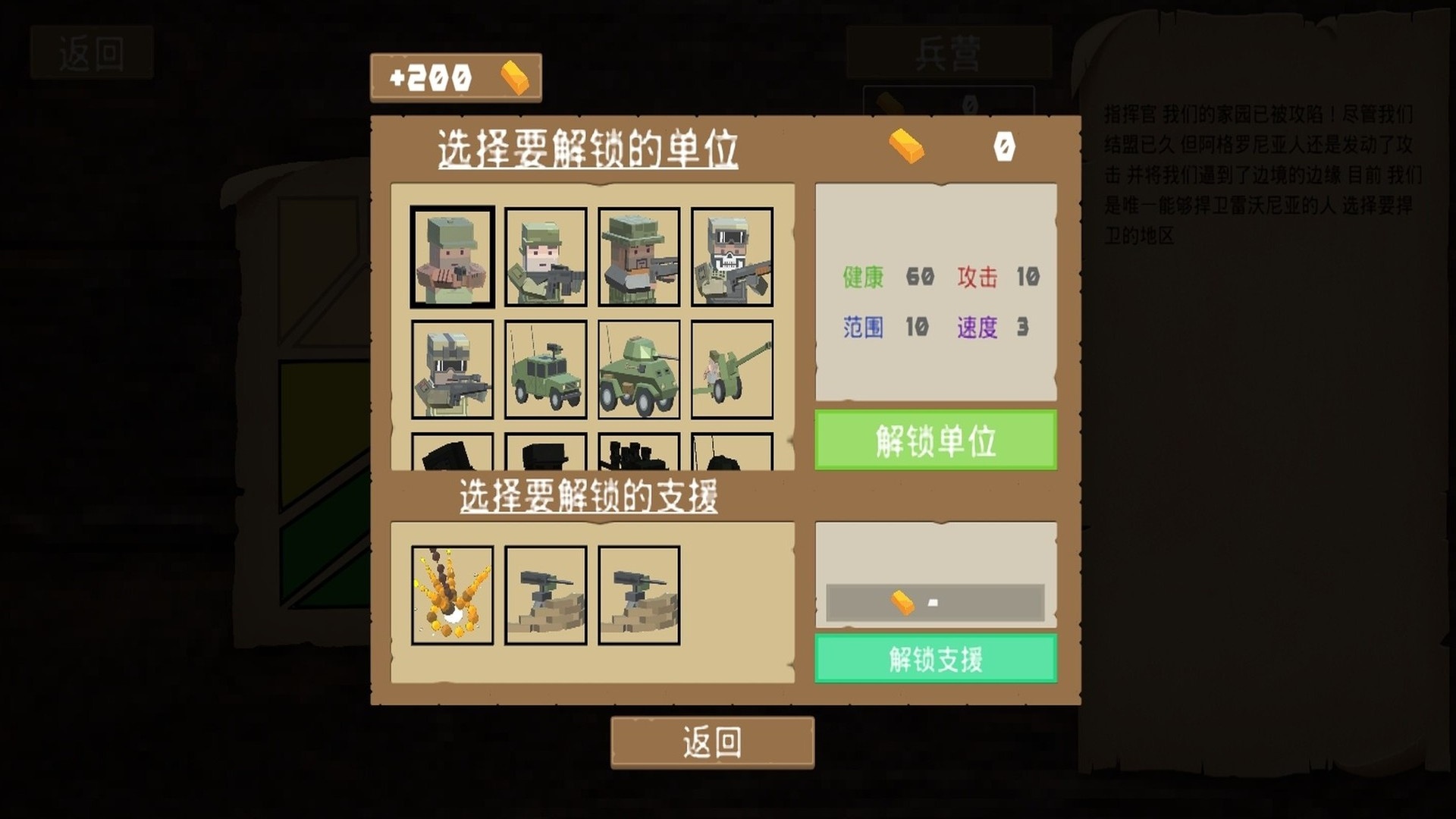Click the support unlock price bar
The height and width of the screenshot is (819, 1456).
tap(935, 603)
